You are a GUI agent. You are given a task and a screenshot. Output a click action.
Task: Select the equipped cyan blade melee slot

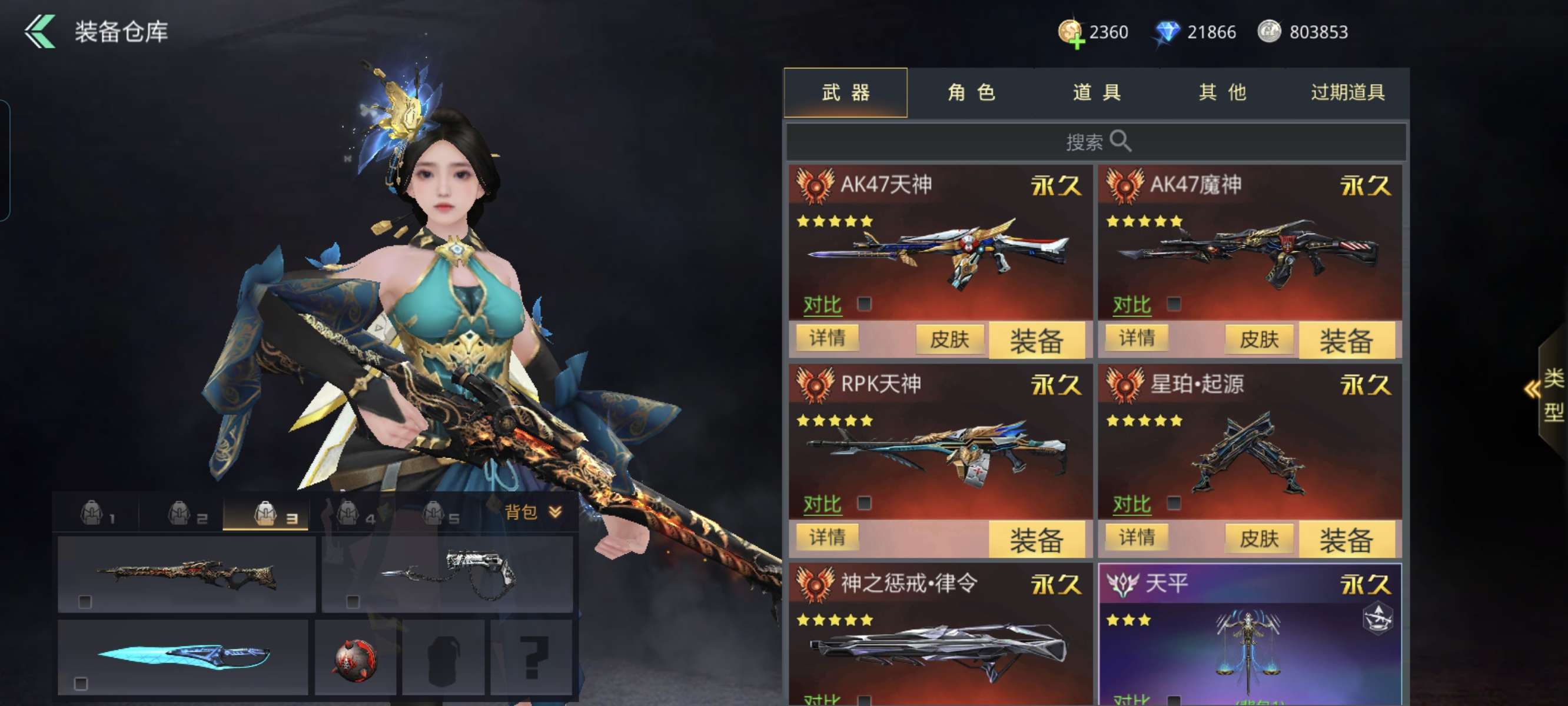point(182,656)
